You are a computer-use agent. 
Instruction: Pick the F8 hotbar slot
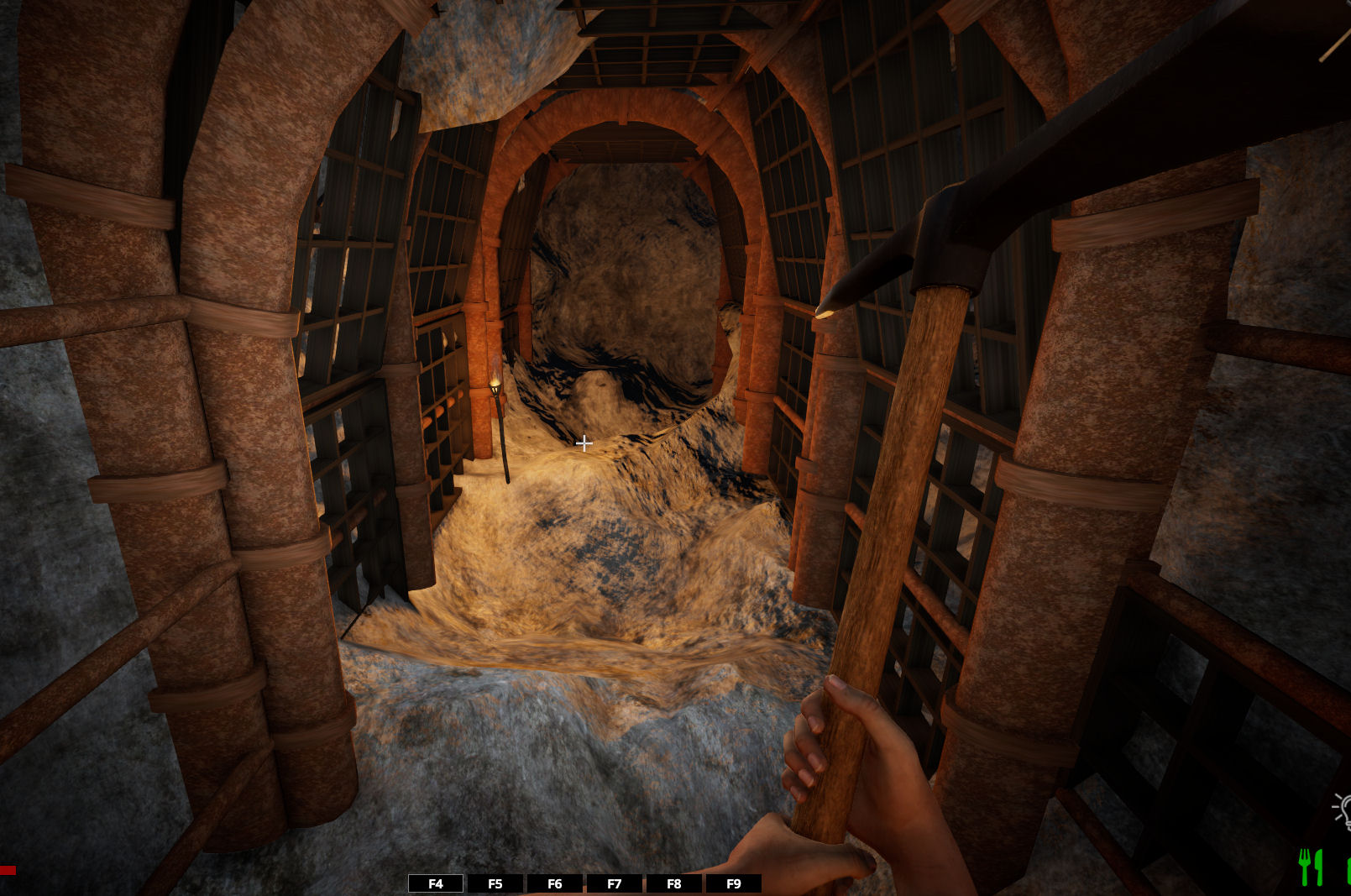[x=673, y=883]
